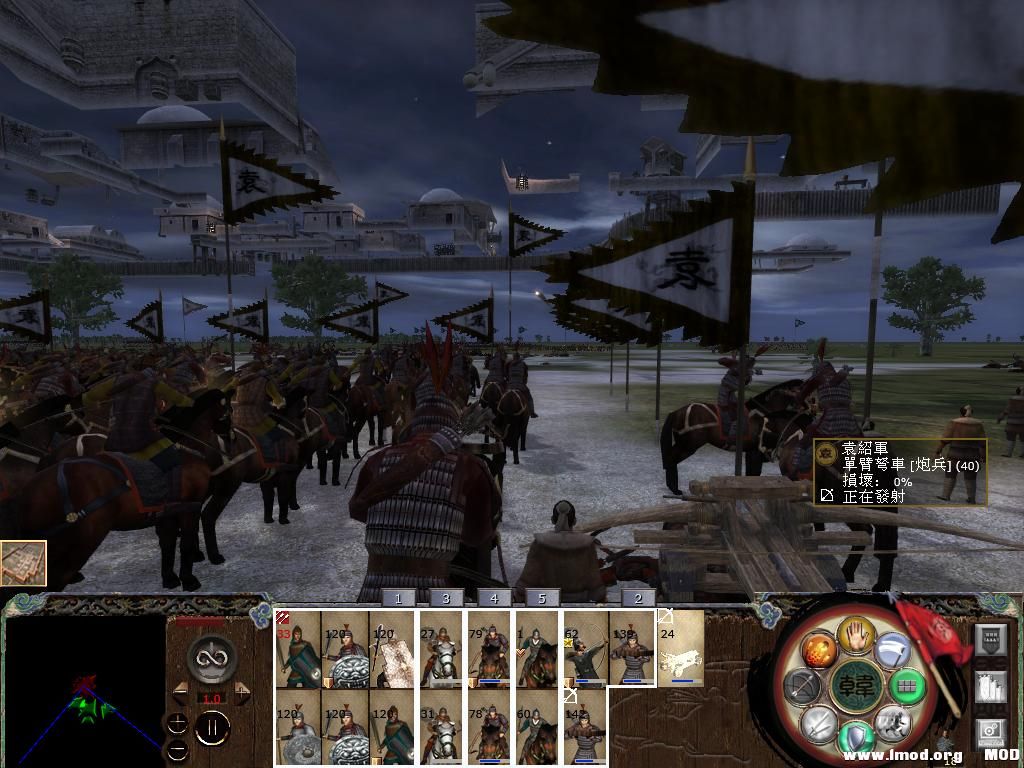Screen dimensions: 1024x768
Task: Zoom out the battle radar map
Action: click(x=177, y=749)
